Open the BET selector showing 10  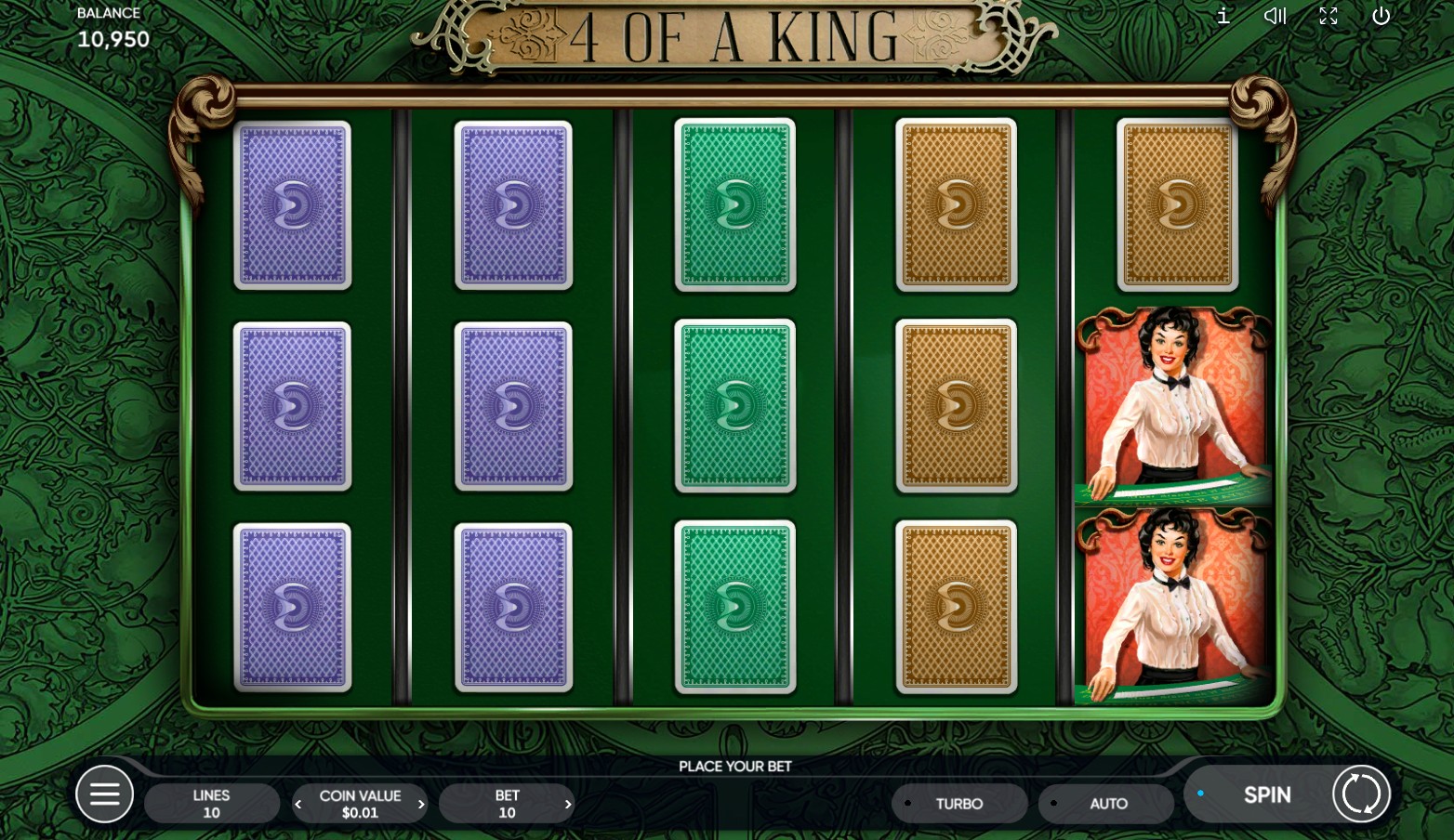[508, 804]
